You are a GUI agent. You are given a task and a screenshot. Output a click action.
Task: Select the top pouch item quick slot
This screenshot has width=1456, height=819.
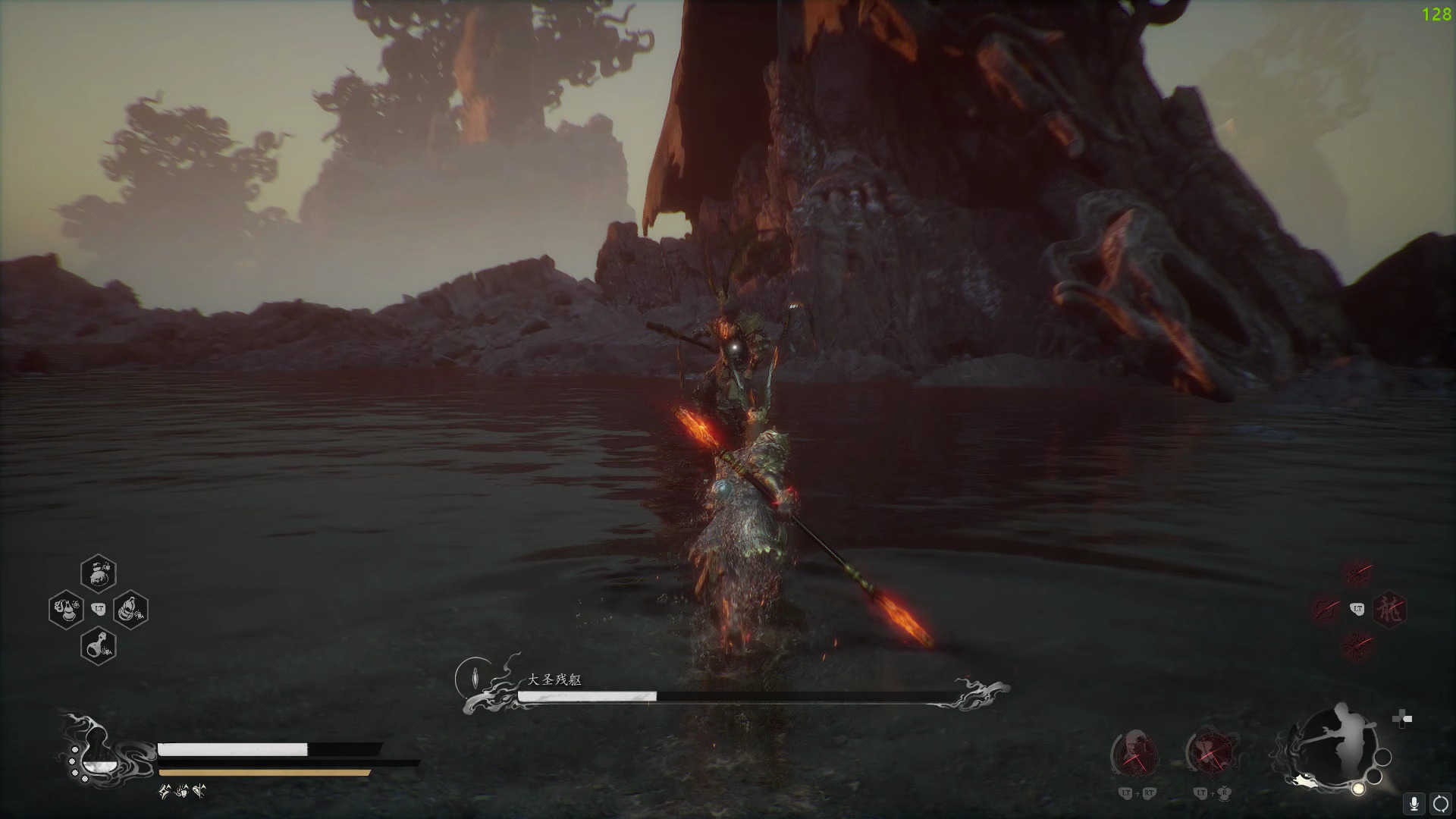[99, 574]
